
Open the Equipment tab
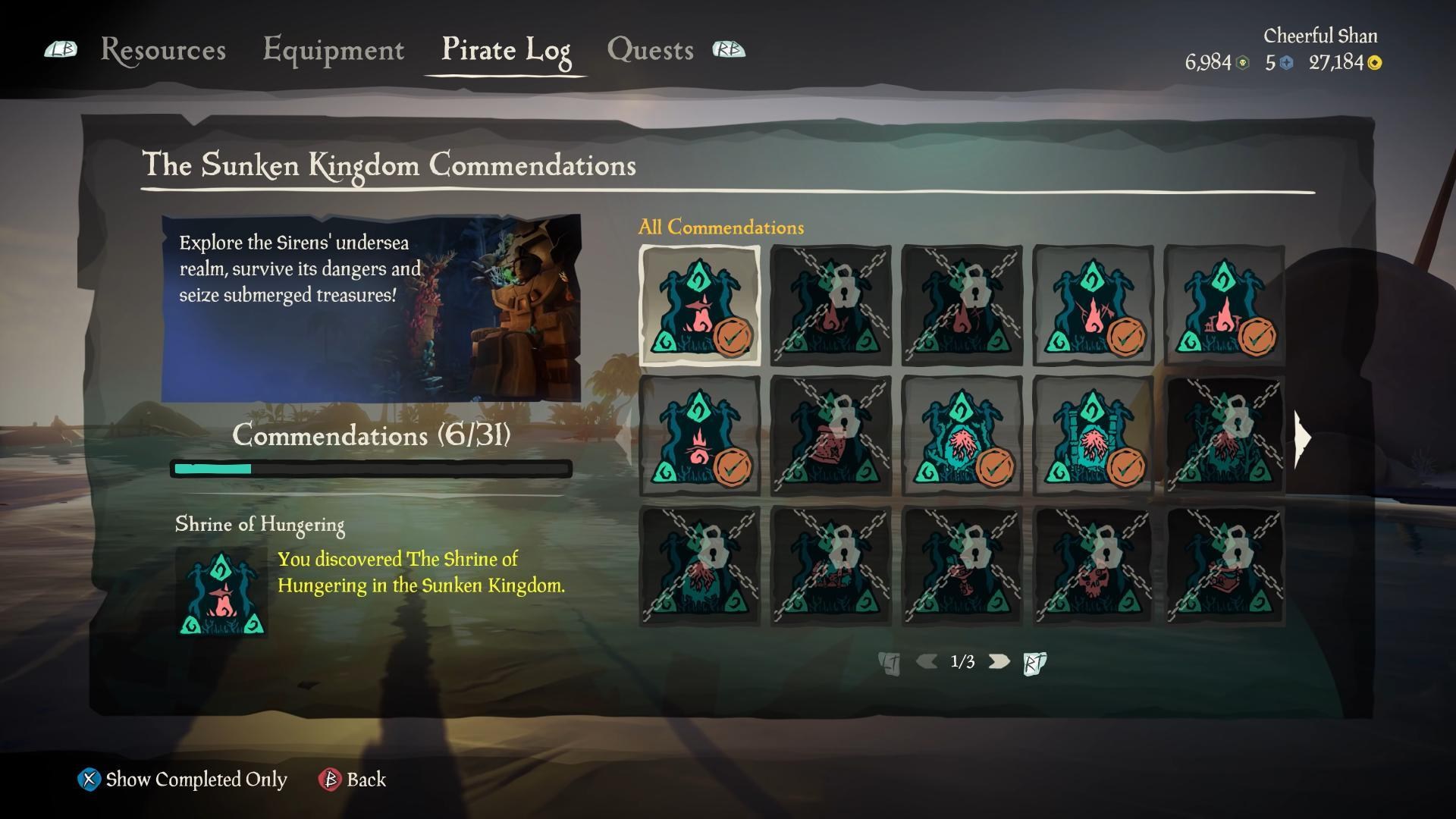click(x=334, y=50)
